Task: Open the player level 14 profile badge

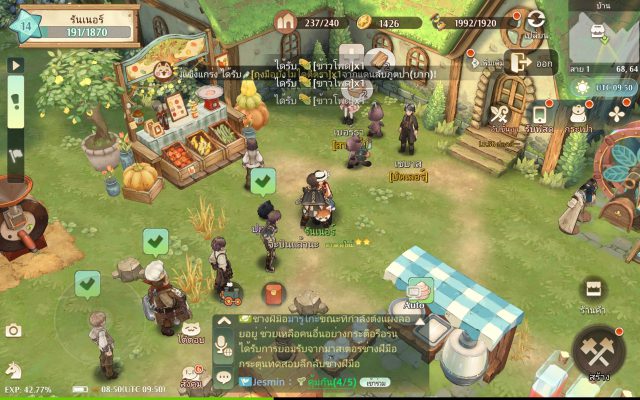Action: 27,24
